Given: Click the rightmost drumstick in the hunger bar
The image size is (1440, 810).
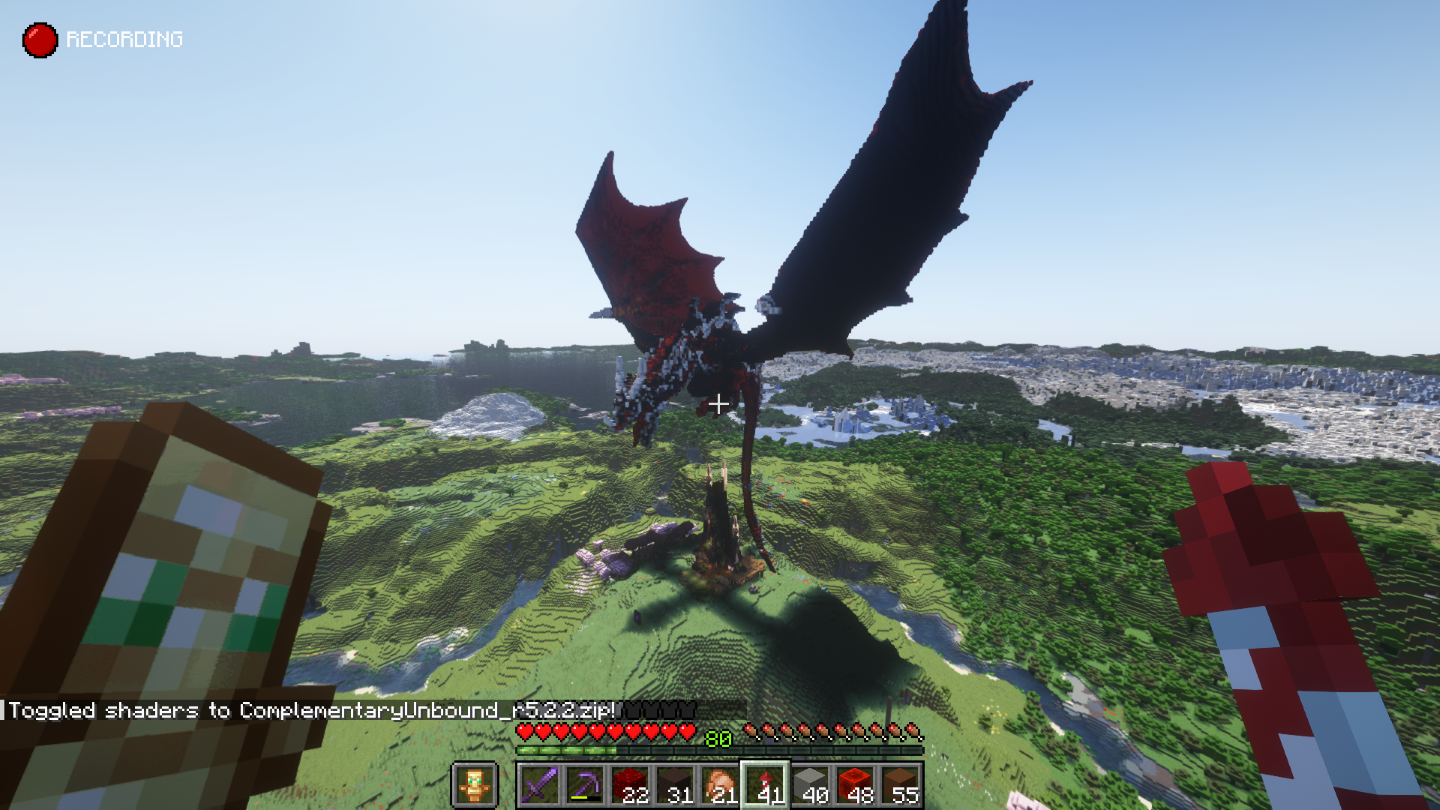Looking at the screenshot, I should click(x=912, y=730).
